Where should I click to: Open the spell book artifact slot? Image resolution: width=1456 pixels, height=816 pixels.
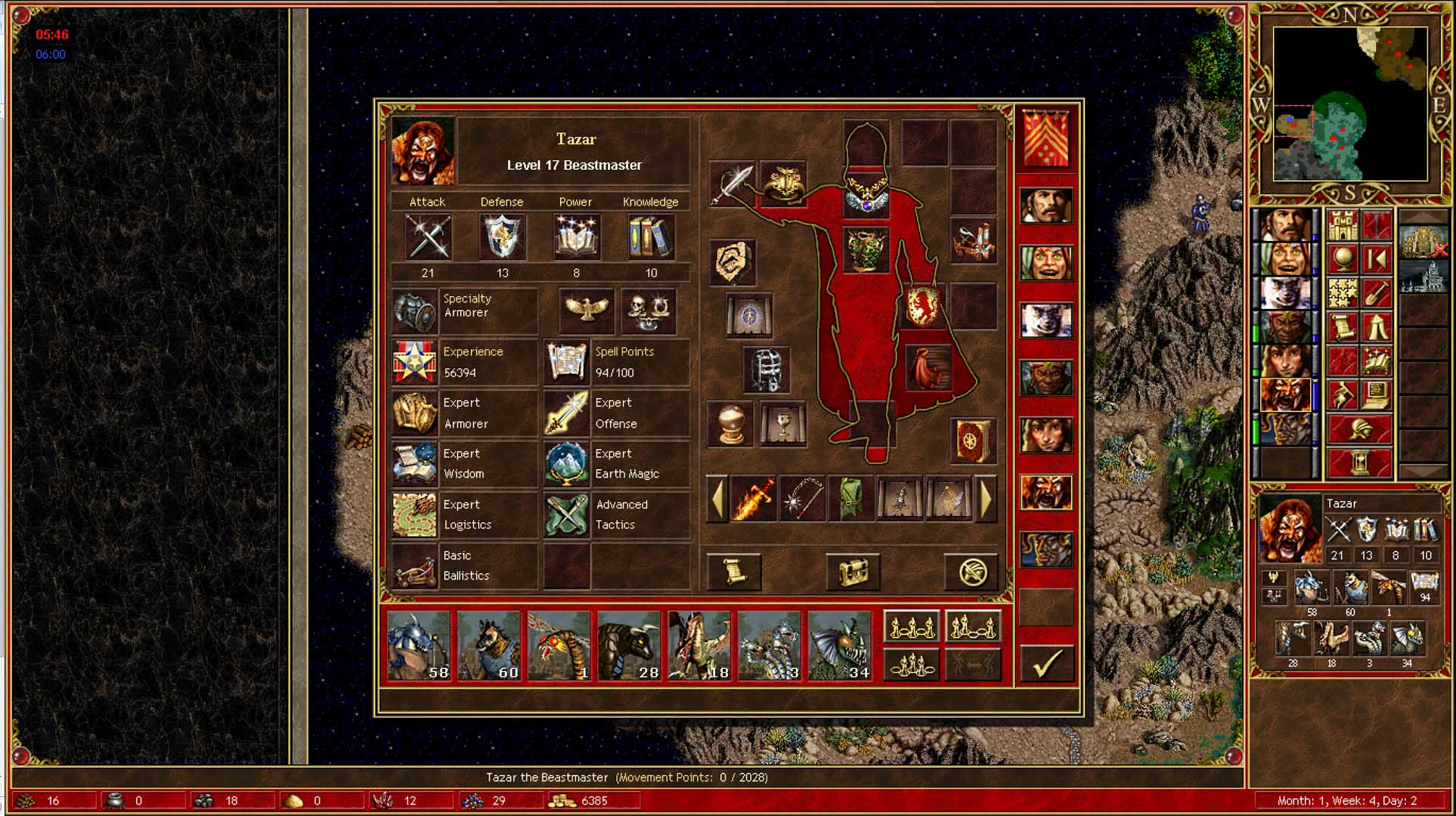972,440
